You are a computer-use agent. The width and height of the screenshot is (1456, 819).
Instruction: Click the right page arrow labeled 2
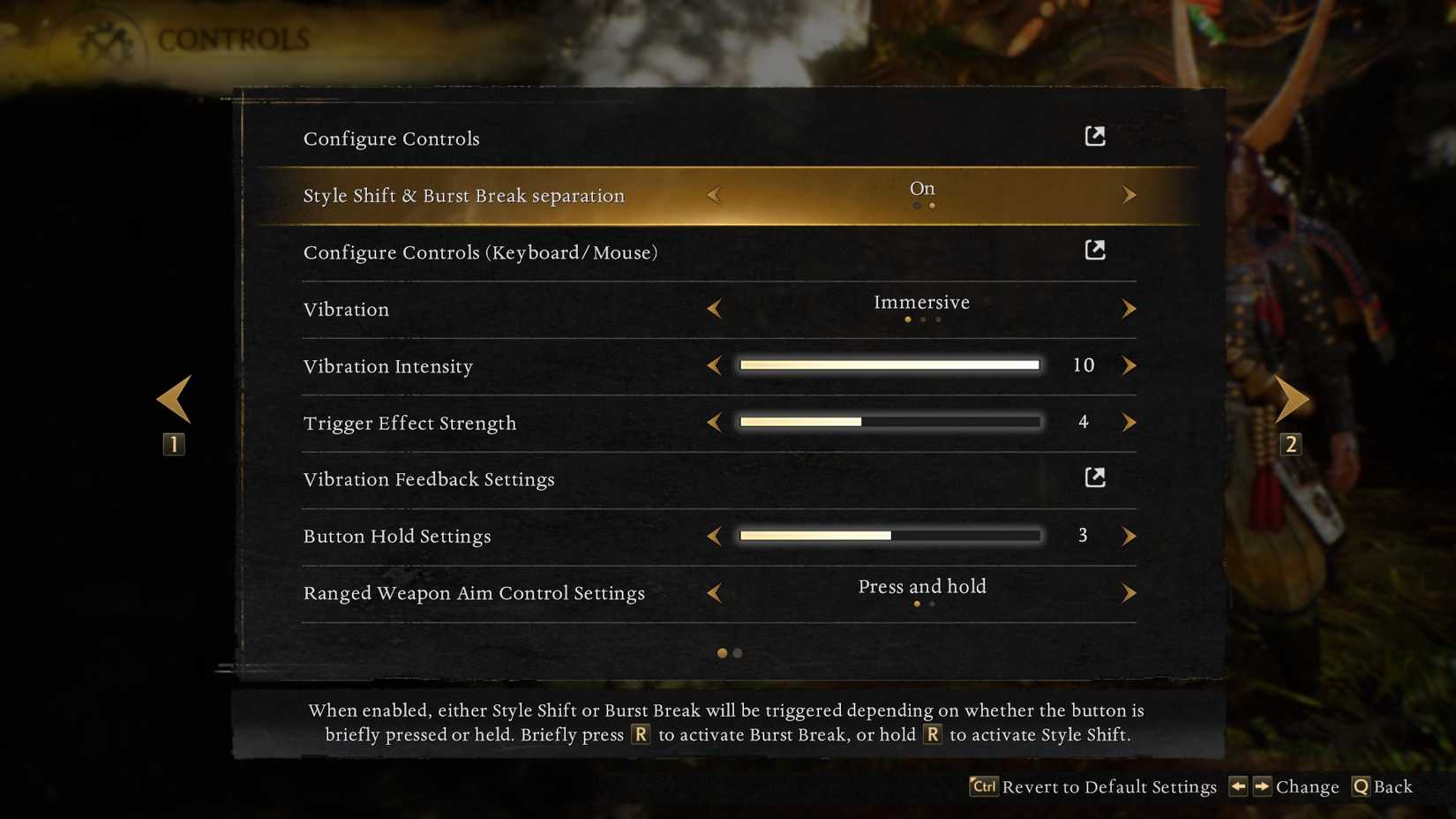tap(1291, 399)
